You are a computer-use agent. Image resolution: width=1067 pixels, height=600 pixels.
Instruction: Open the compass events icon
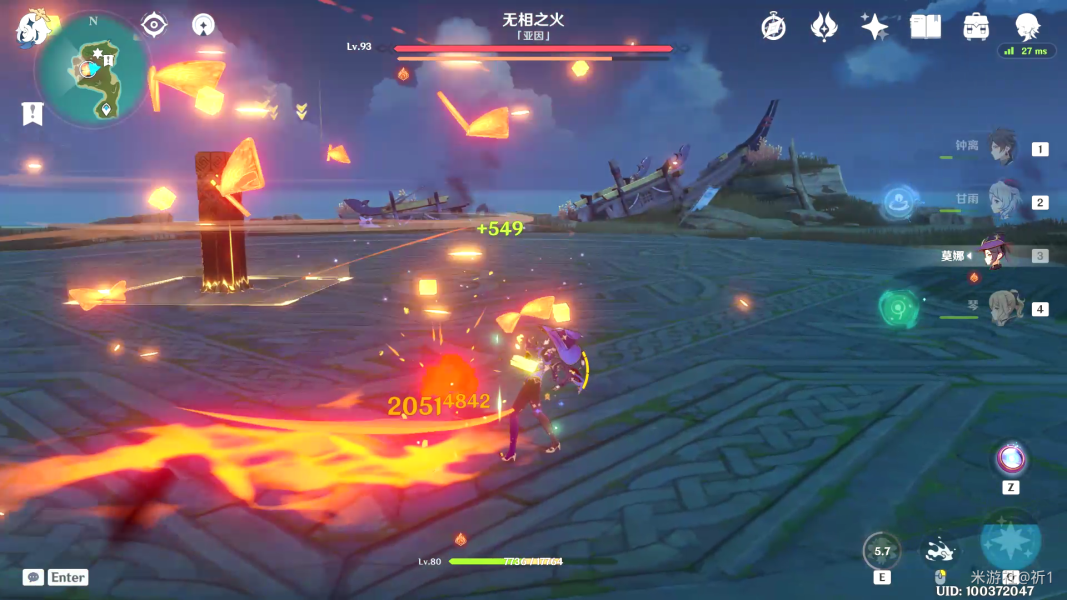click(773, 27)
